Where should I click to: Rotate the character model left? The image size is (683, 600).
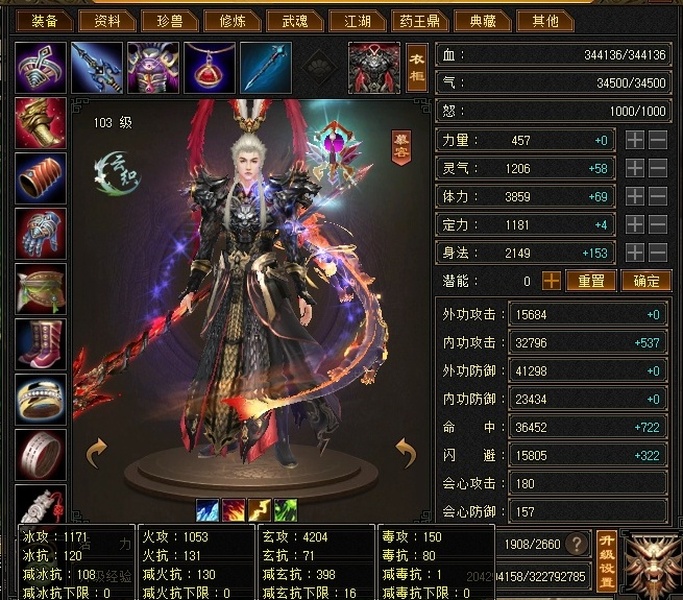97,453
